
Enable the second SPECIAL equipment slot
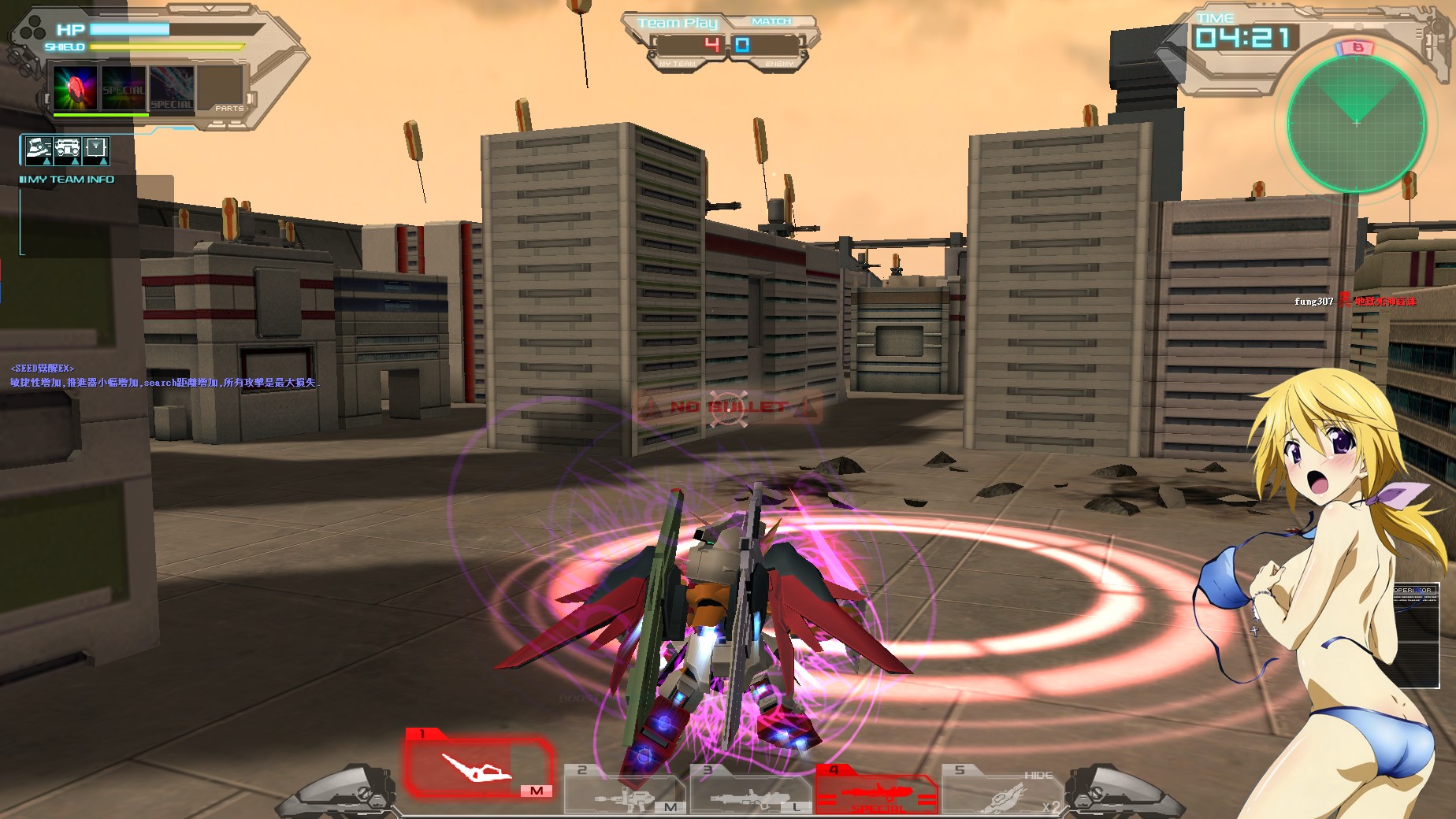pyautogui.click(x=122, y=87)
